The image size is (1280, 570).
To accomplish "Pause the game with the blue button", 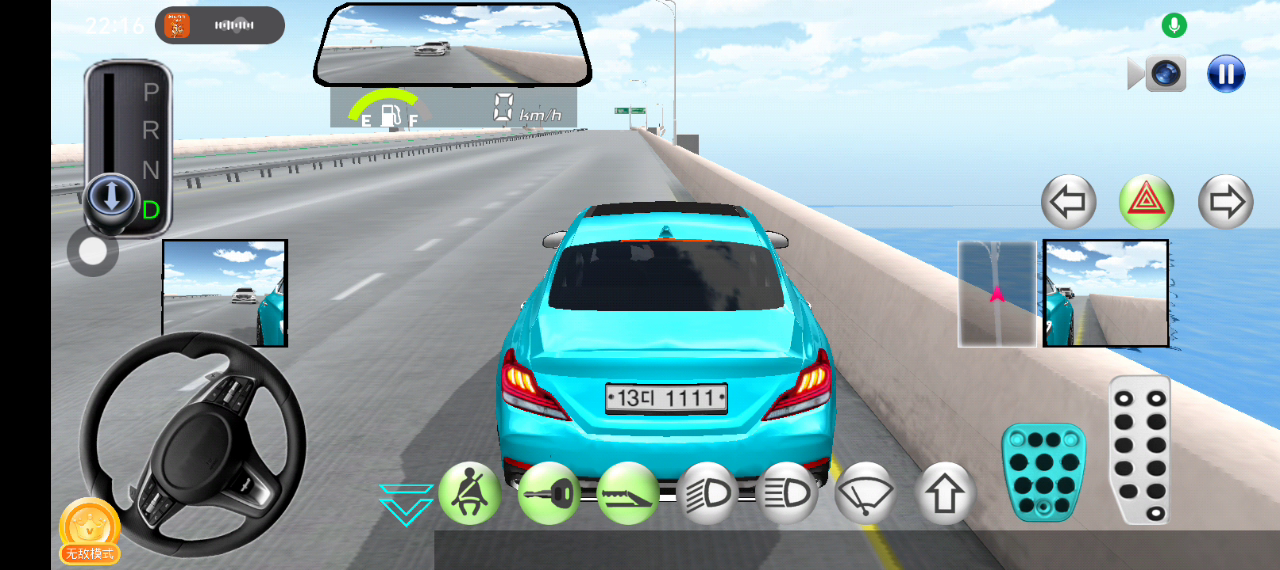I will [1226, 73].
